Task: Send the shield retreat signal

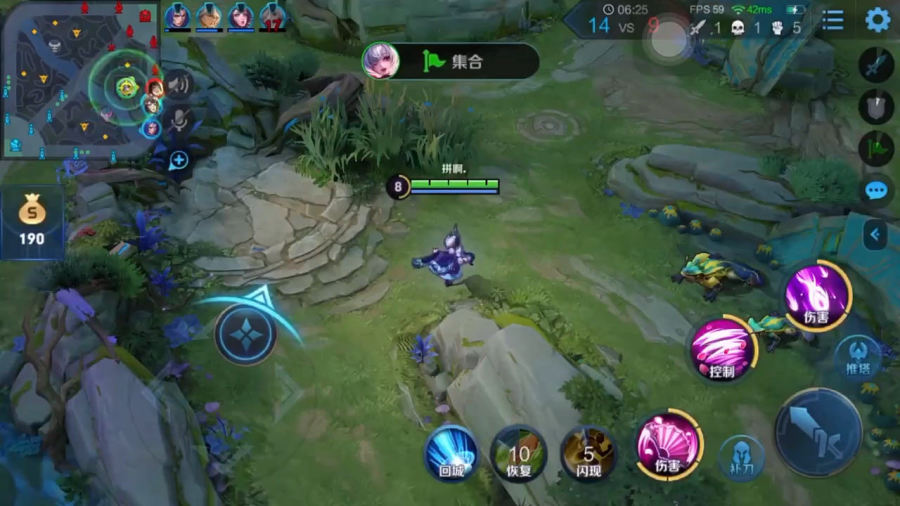Action: (x=876, y=106)
